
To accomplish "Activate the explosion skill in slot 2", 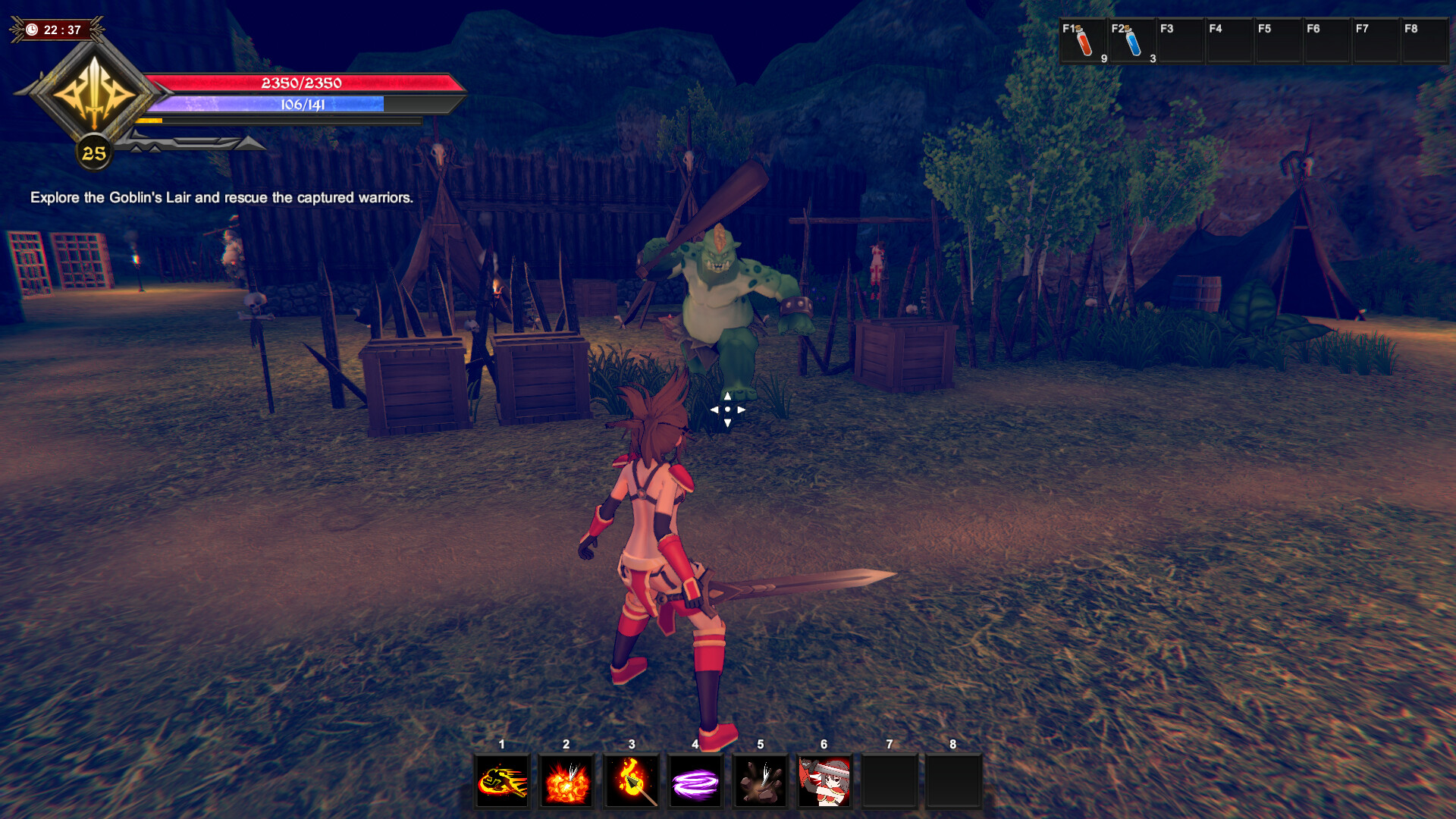I will 566,780.
